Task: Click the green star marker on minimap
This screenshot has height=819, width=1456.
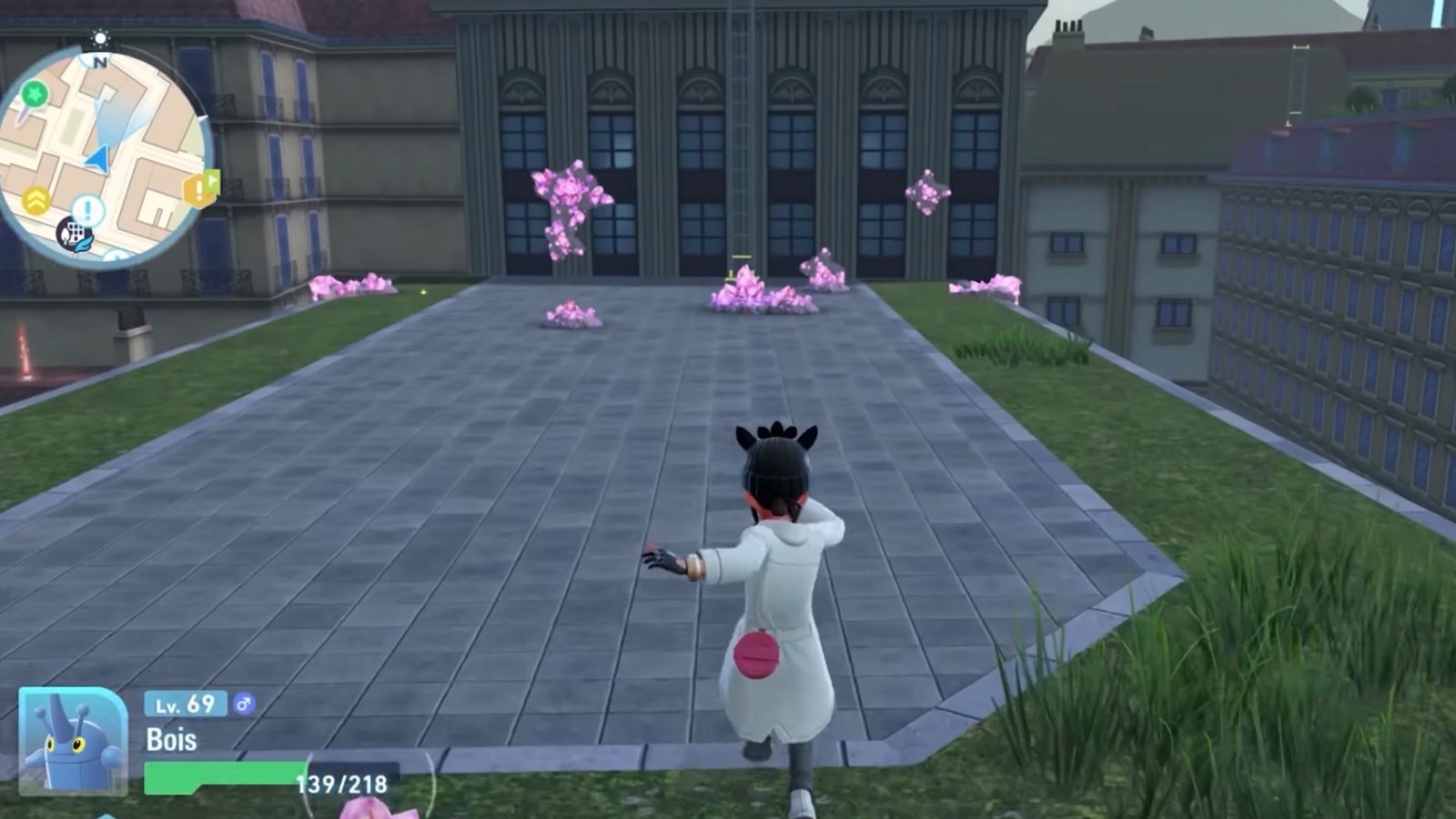Action: coord(35,93)
